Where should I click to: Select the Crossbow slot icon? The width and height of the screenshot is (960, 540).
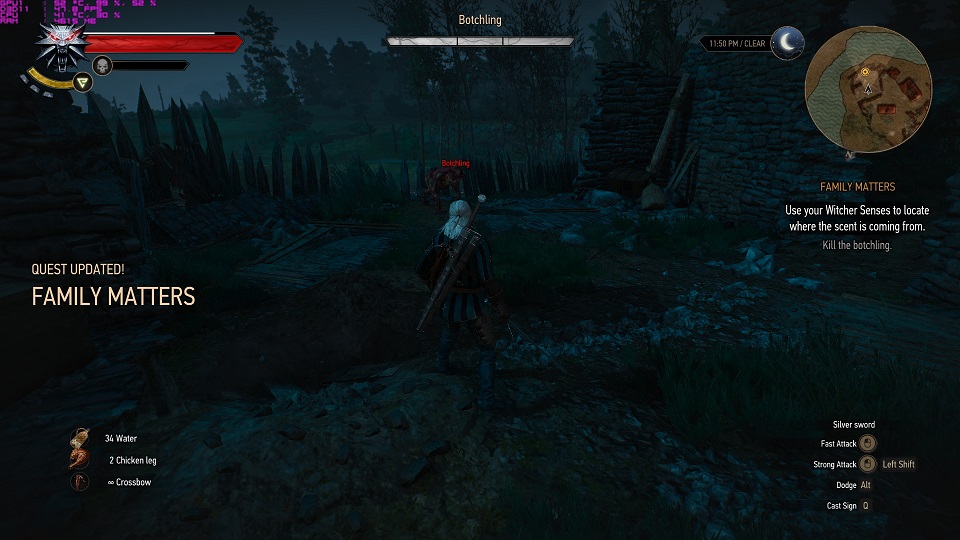point(79,483)
